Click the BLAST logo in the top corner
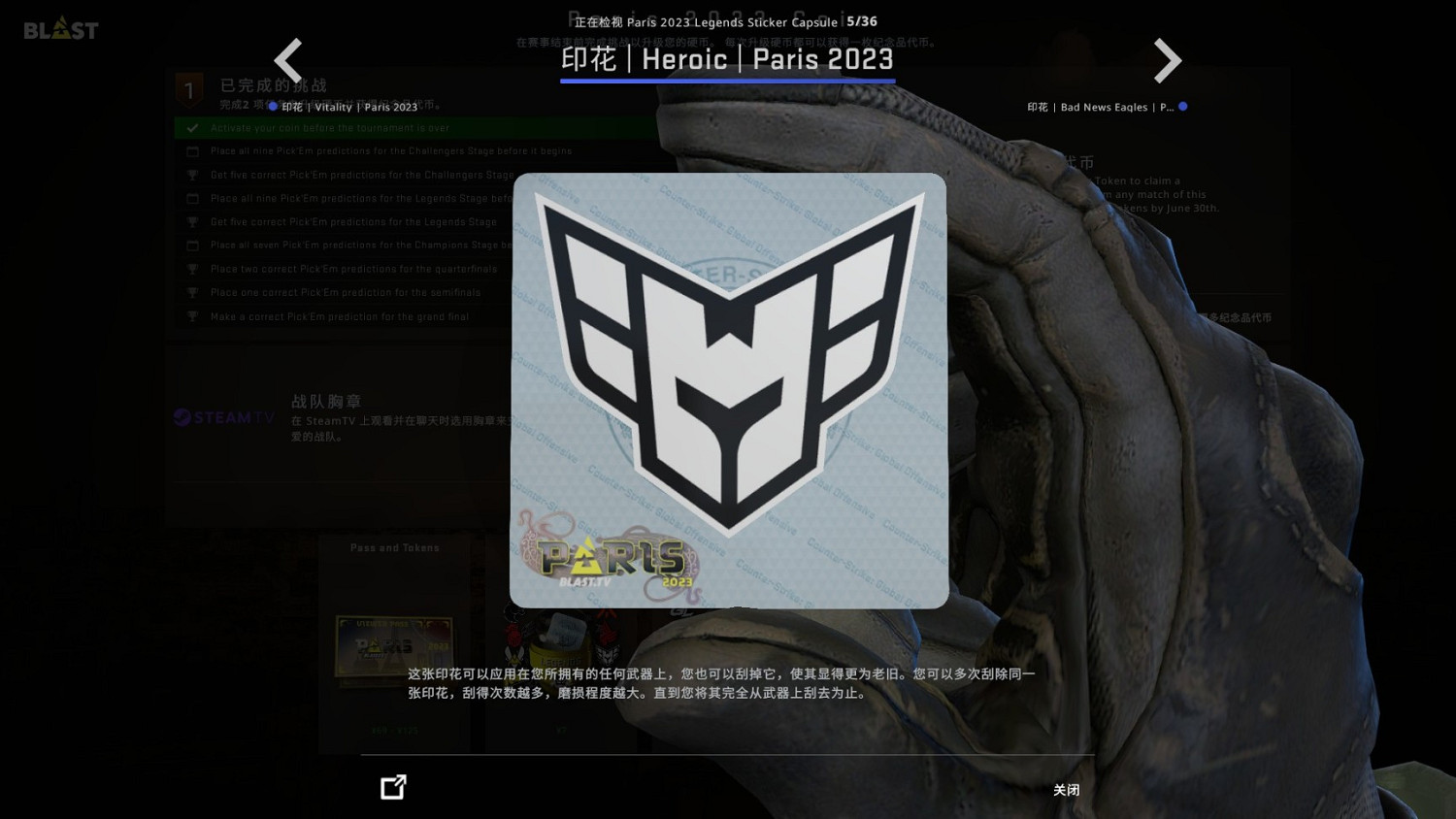 coord(60,28)
